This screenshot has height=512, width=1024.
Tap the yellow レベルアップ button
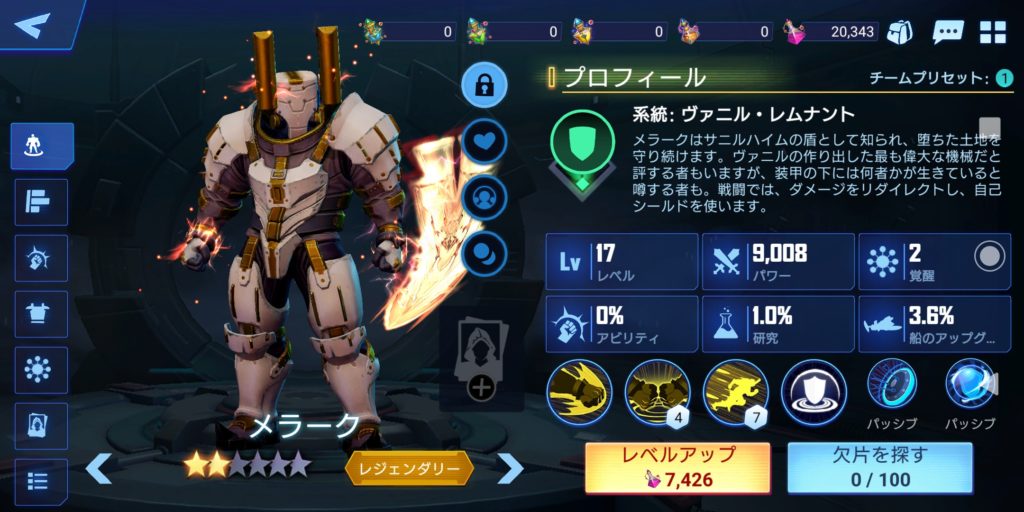pyautogui.click(x=678, y=467)
